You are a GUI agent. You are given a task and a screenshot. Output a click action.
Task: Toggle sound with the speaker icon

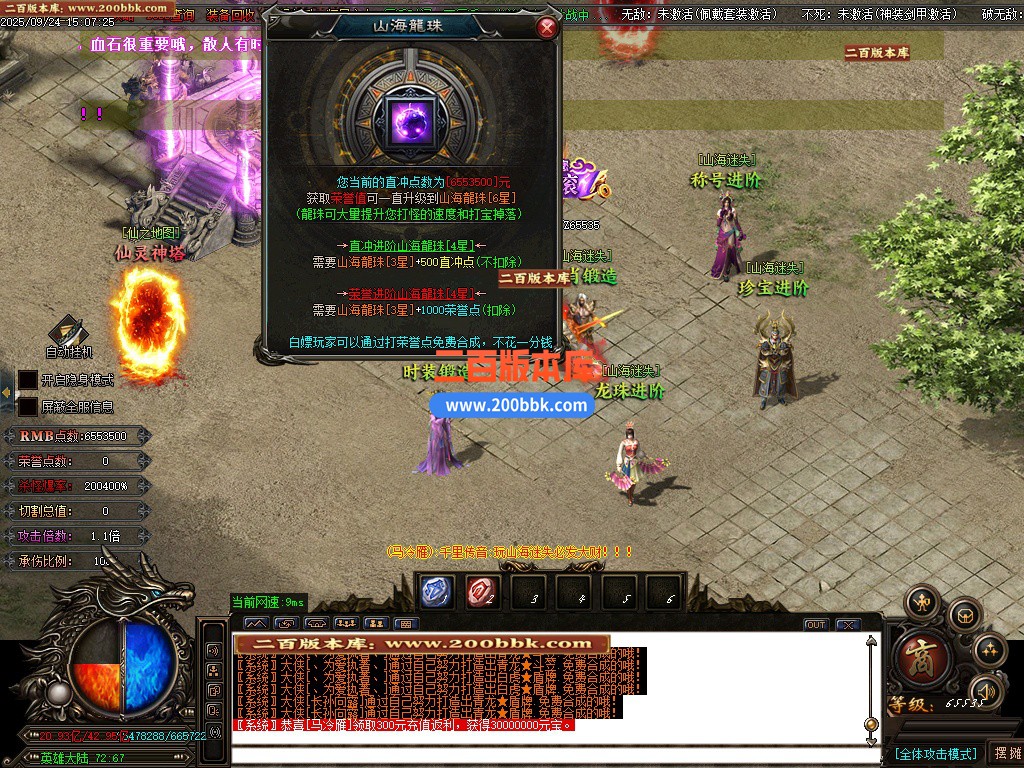click(985, 690)
